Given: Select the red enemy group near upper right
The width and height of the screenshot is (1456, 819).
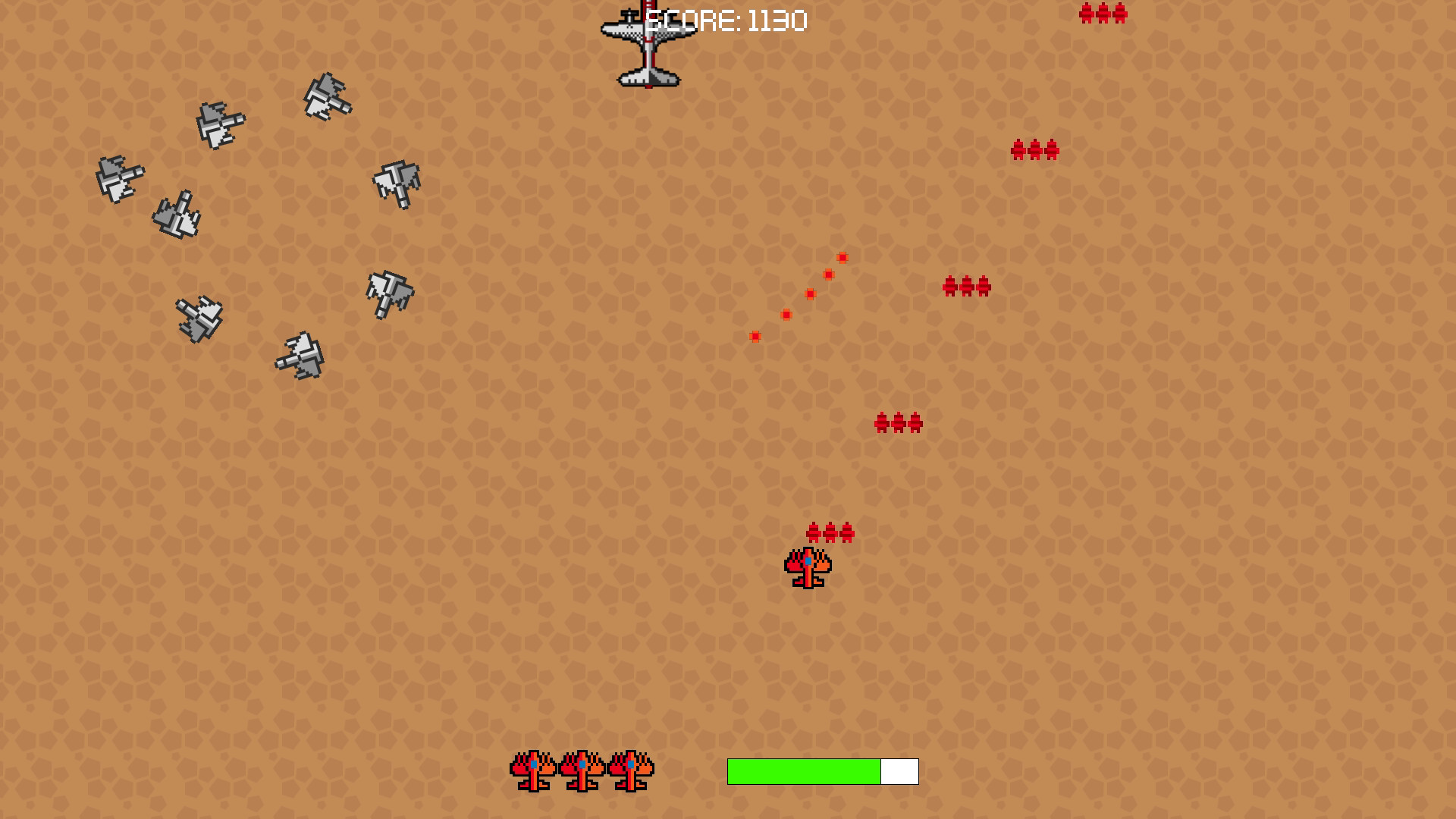Looking at the screenshot, I should [x=1034, y=149].
